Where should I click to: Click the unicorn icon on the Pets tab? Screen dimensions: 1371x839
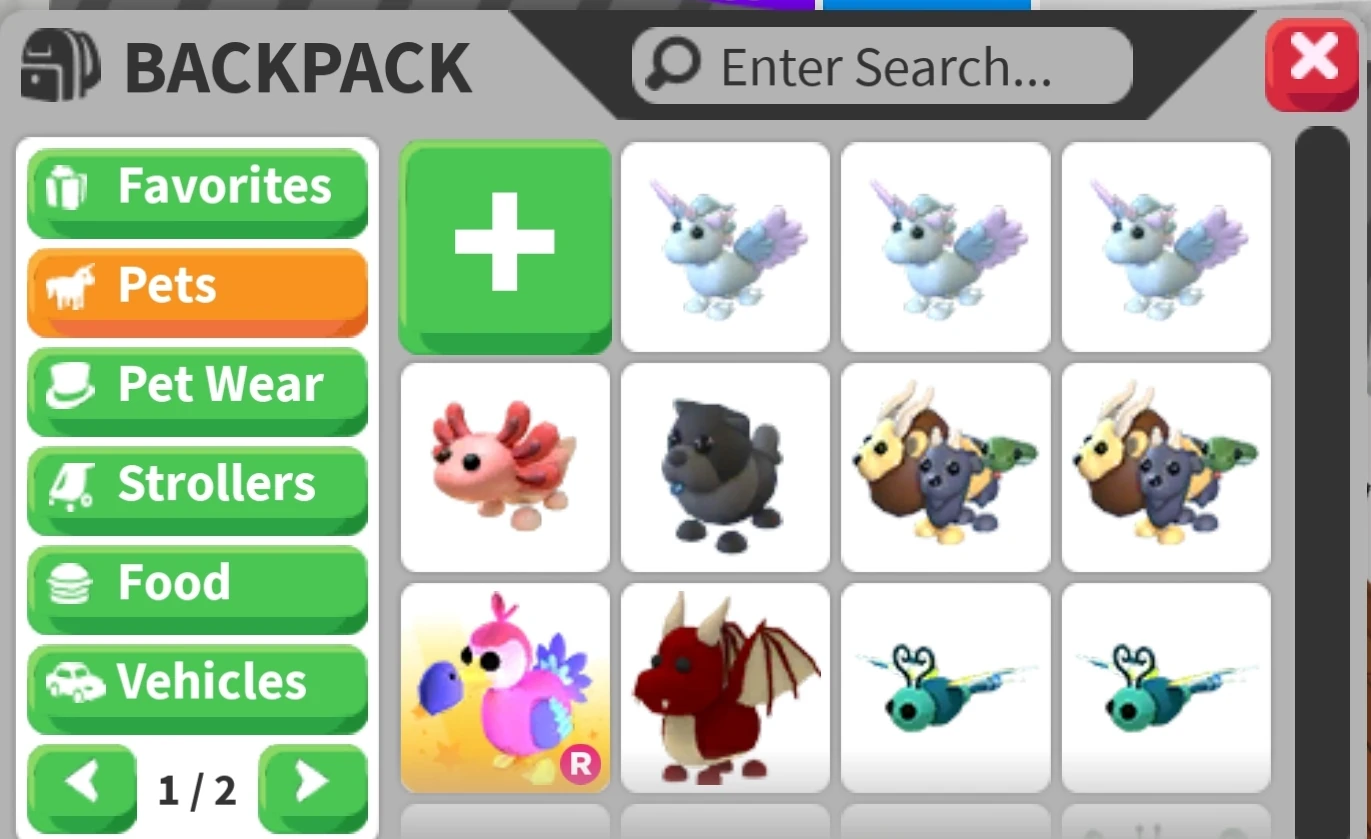pos(70,286)
